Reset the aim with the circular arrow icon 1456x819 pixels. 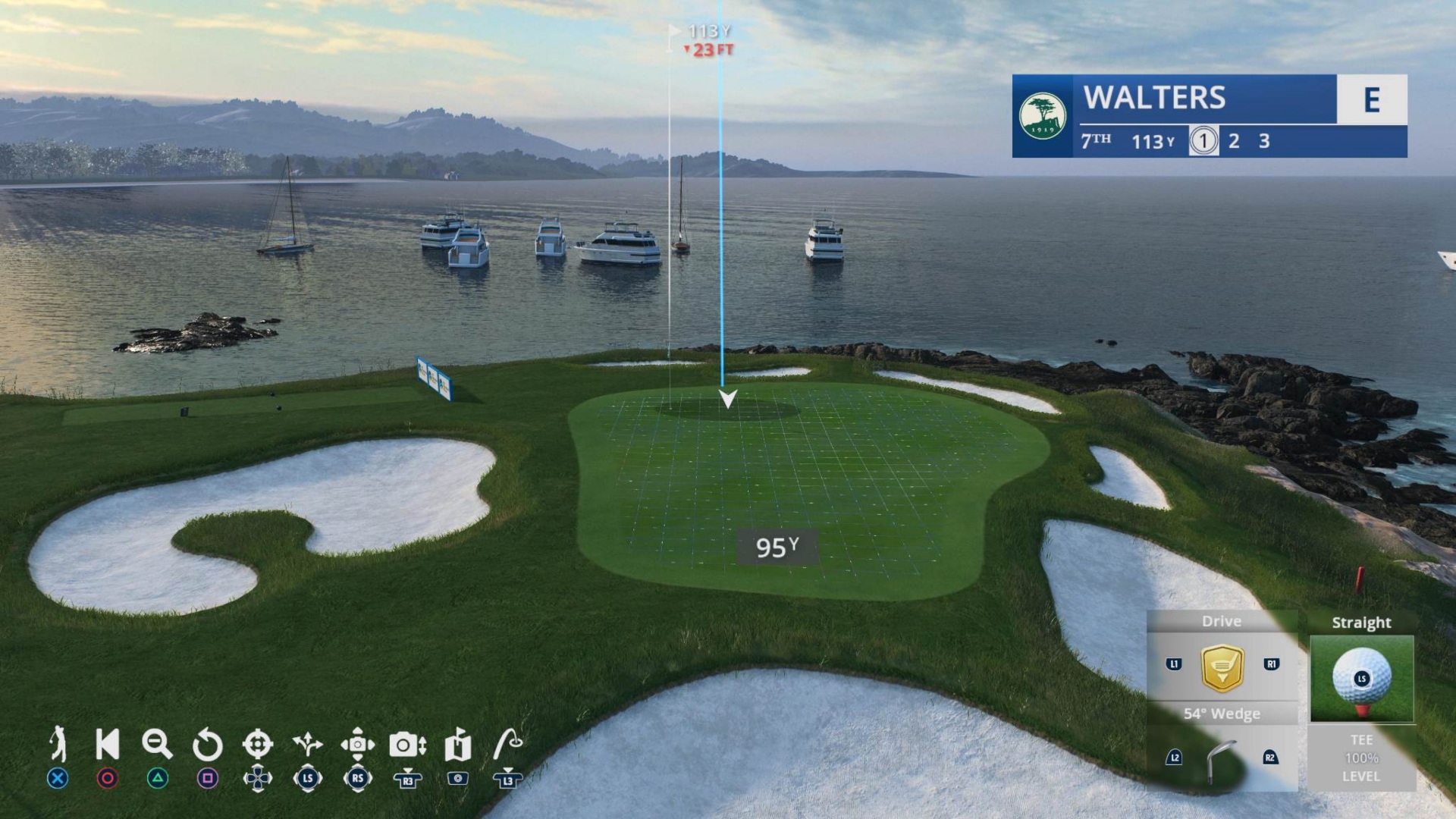(x=207, y=745)
